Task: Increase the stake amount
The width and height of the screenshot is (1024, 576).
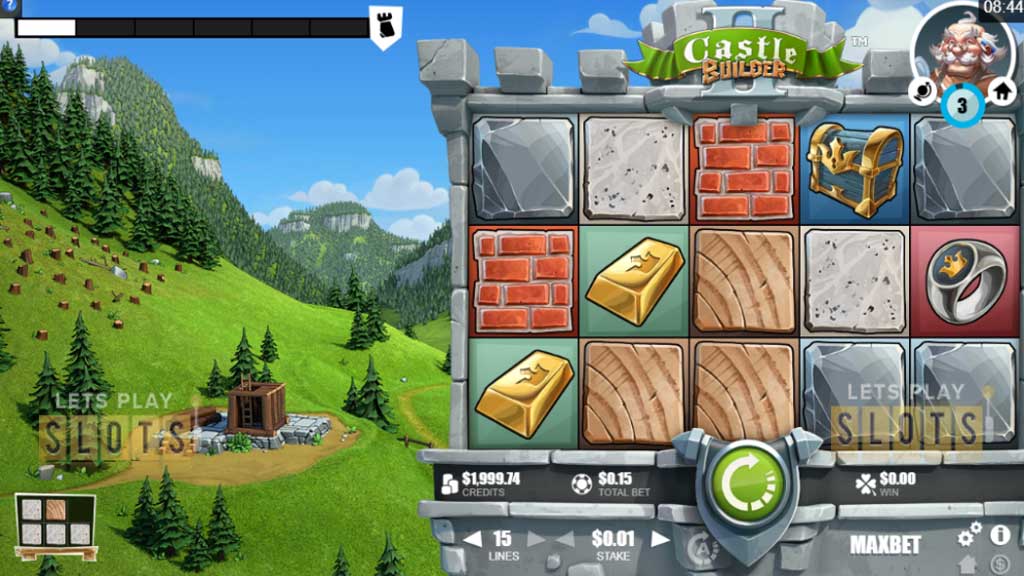Action: point(660,539)
